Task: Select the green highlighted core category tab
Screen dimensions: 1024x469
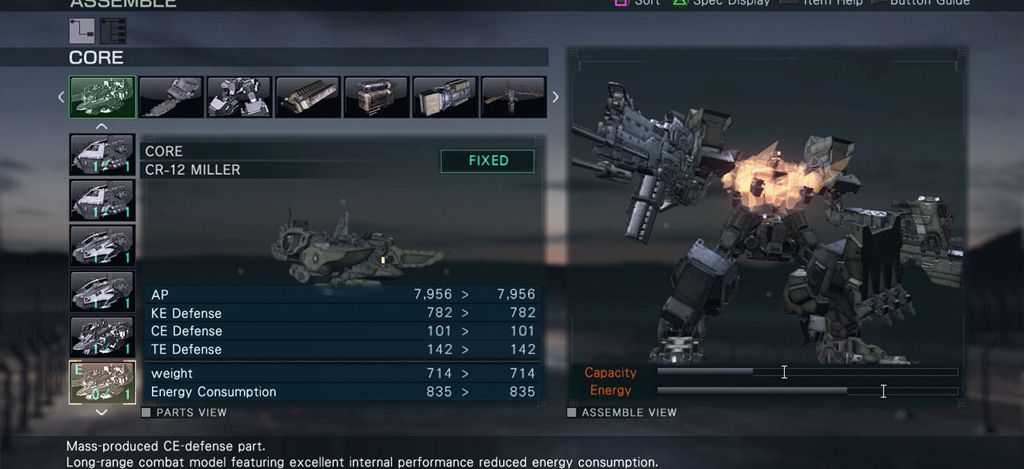Action: pos(102,97)
